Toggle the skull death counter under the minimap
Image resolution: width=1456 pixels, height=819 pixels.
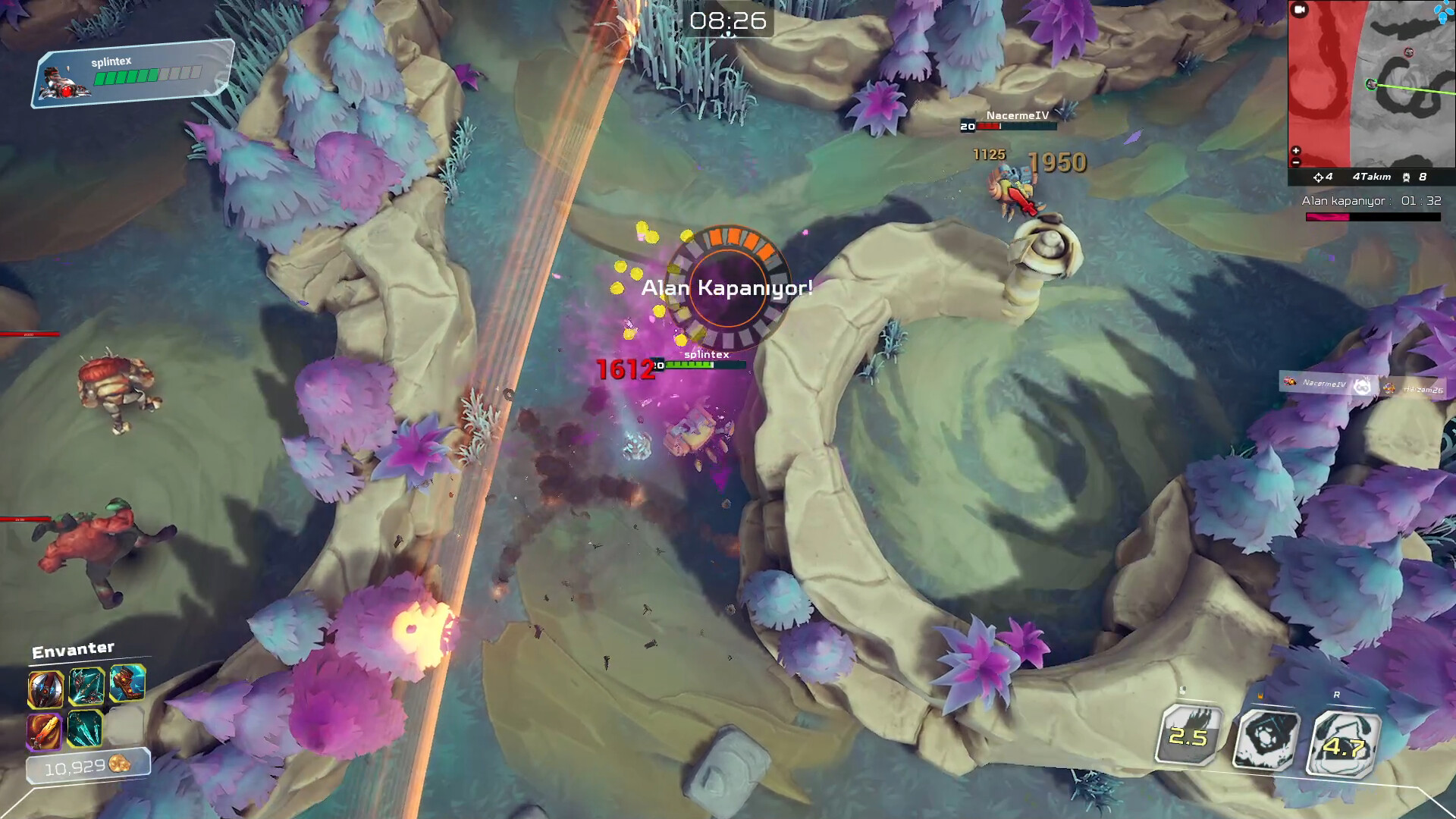[x=1406, y=177]
